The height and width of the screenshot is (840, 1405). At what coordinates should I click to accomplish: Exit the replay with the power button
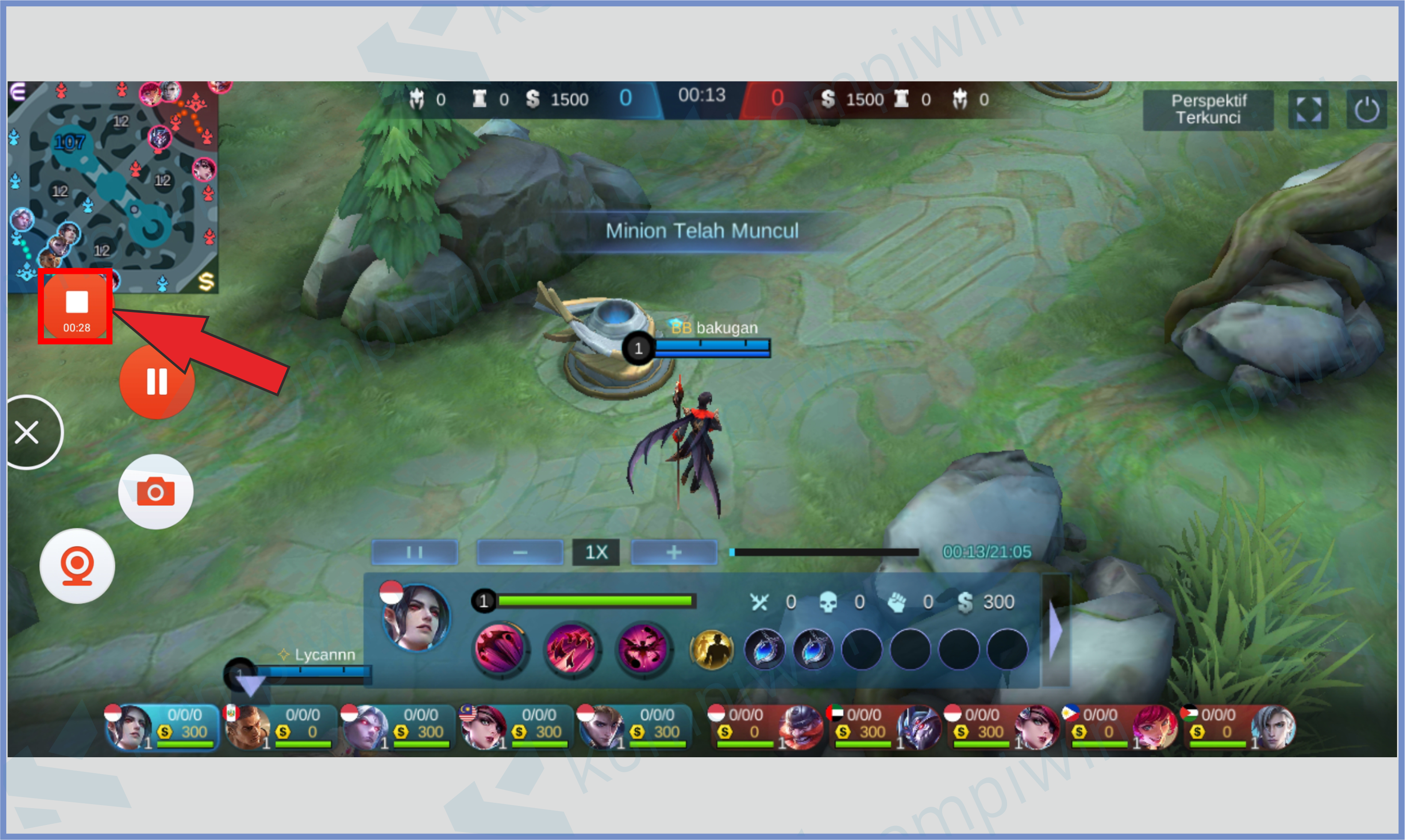1366,109
